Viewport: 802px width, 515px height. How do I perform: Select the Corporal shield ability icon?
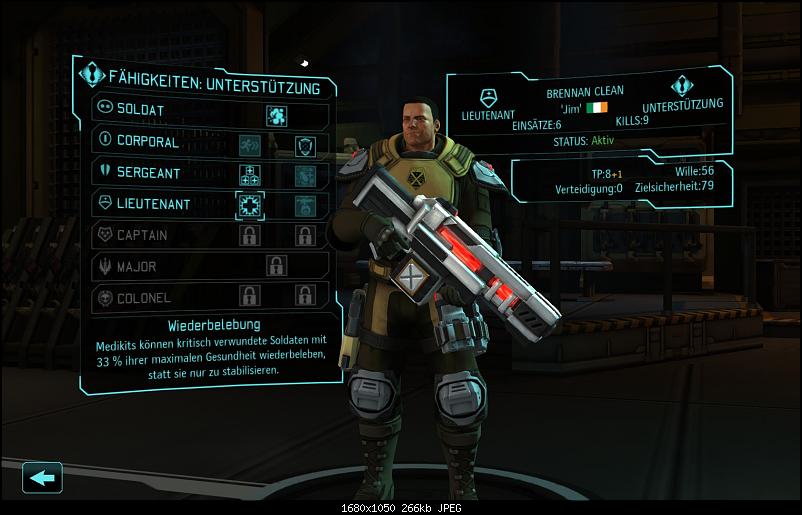click(x=305, y=146)
